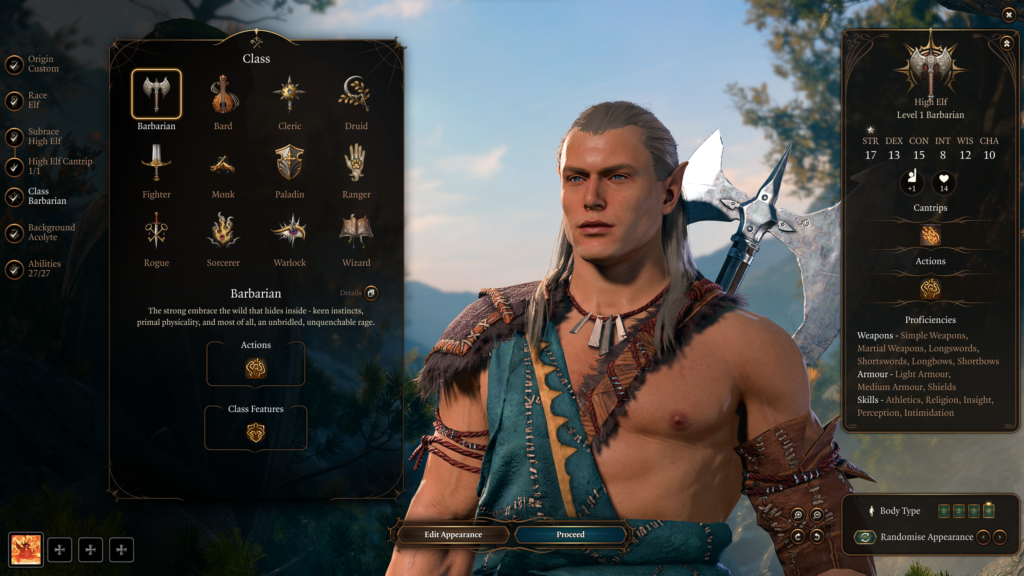Select the Fighter class
Image resolution: width=1024 pixels, height=576 pixels.
[x=156, y=163]
